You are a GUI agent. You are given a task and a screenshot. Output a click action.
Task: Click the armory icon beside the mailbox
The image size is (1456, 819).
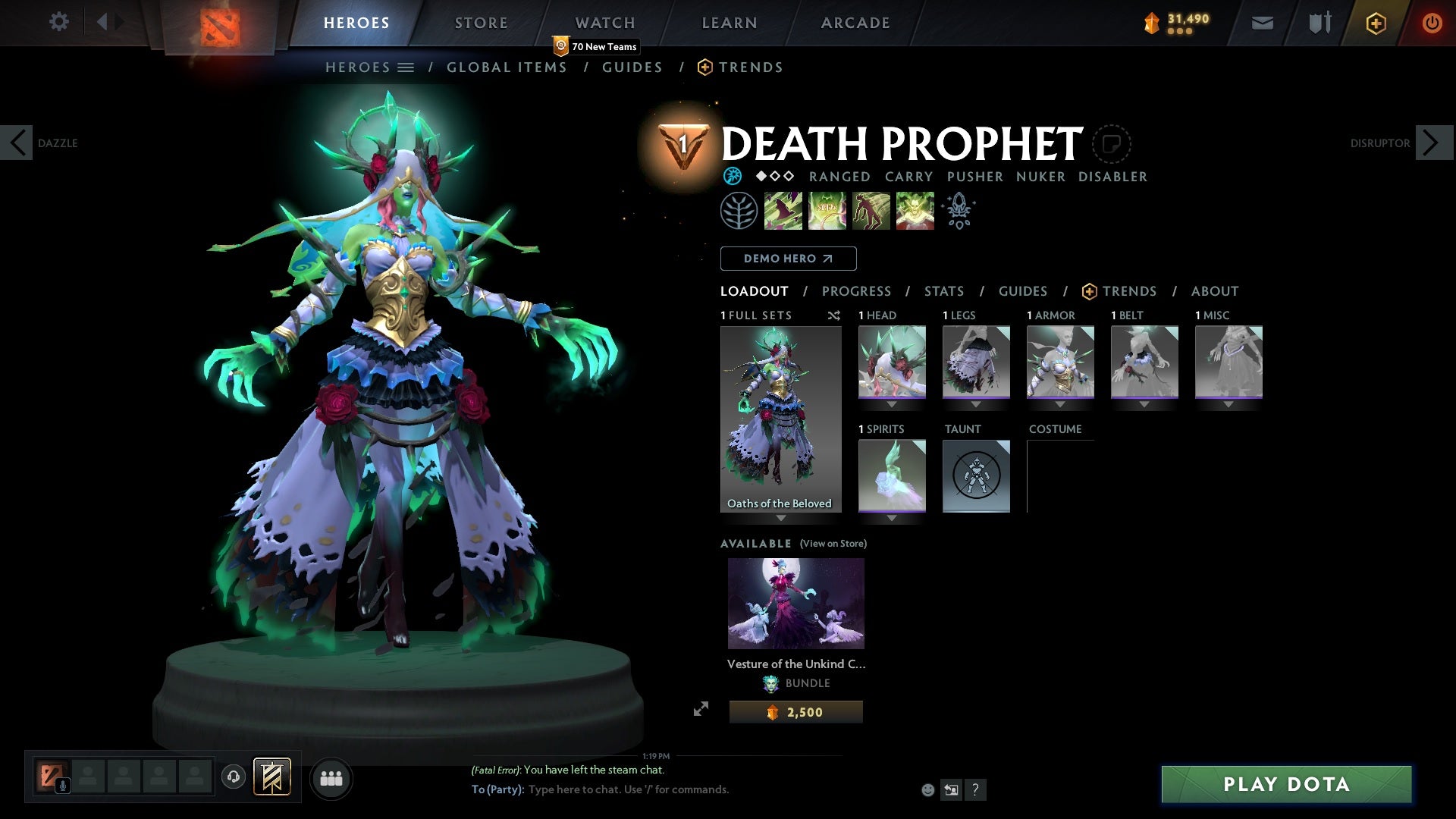click(x=1319, y=22)
